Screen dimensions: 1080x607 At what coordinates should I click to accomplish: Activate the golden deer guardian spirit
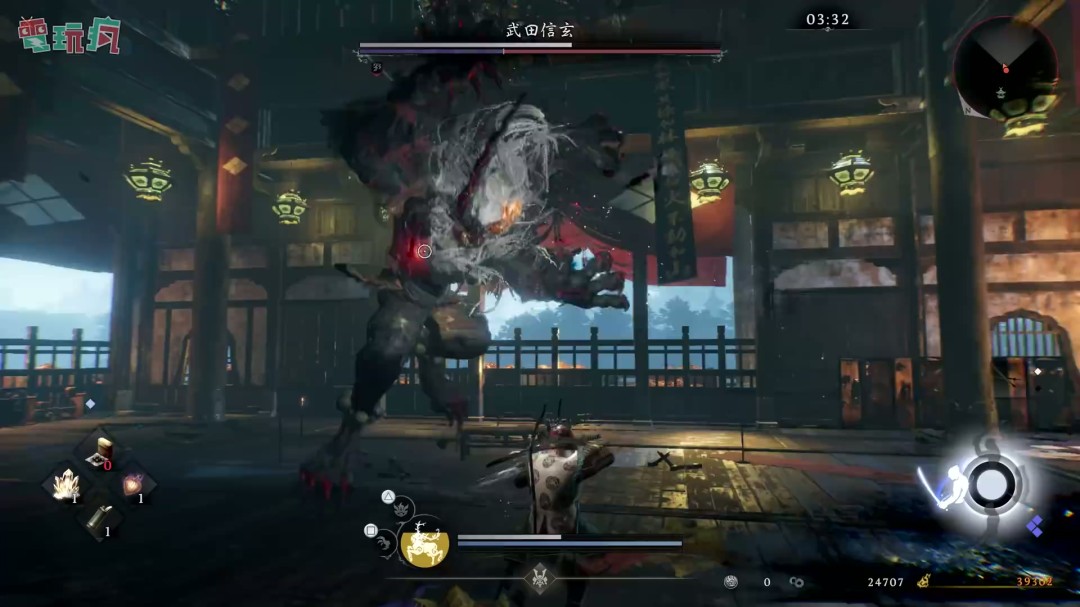pyautogui.click(x=424, y=543)
